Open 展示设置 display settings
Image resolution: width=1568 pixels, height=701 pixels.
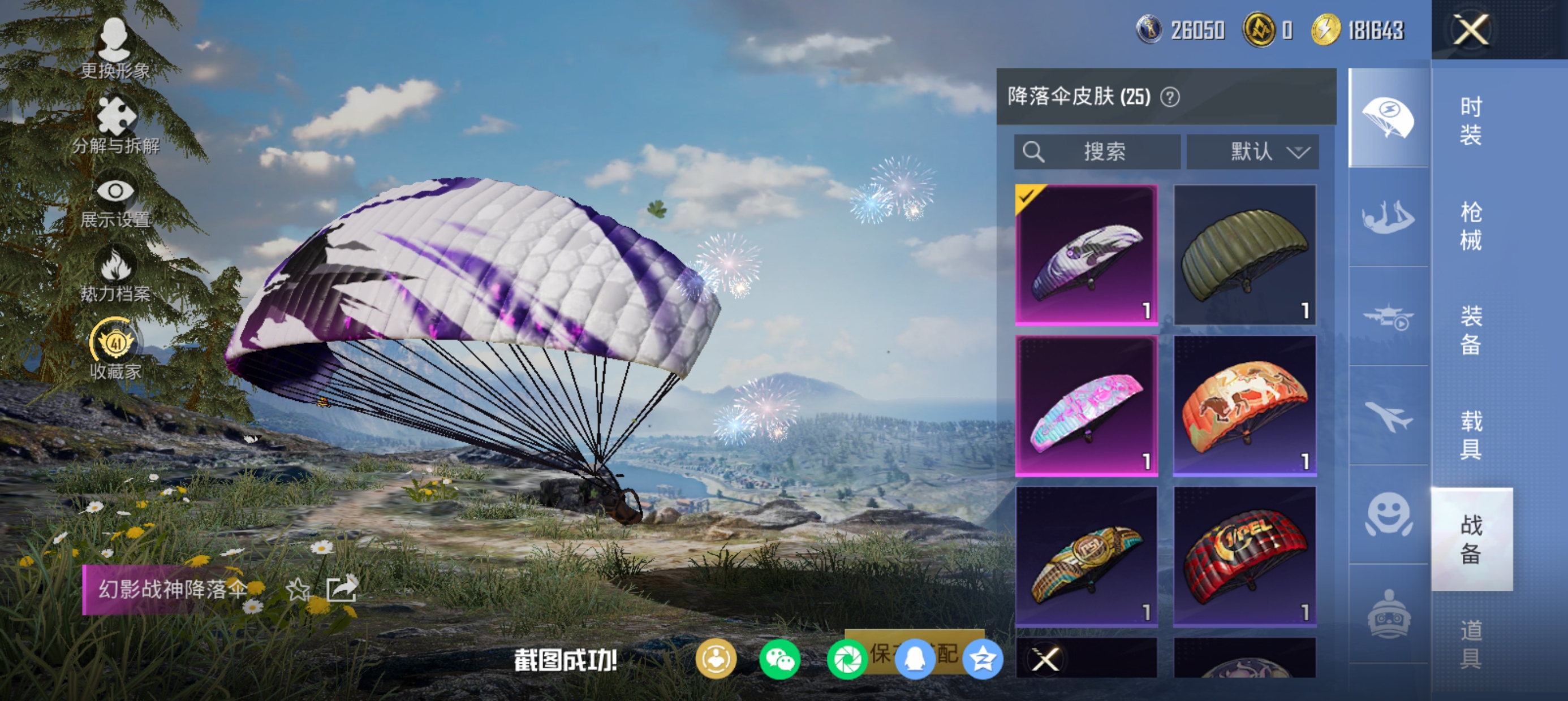115,202
